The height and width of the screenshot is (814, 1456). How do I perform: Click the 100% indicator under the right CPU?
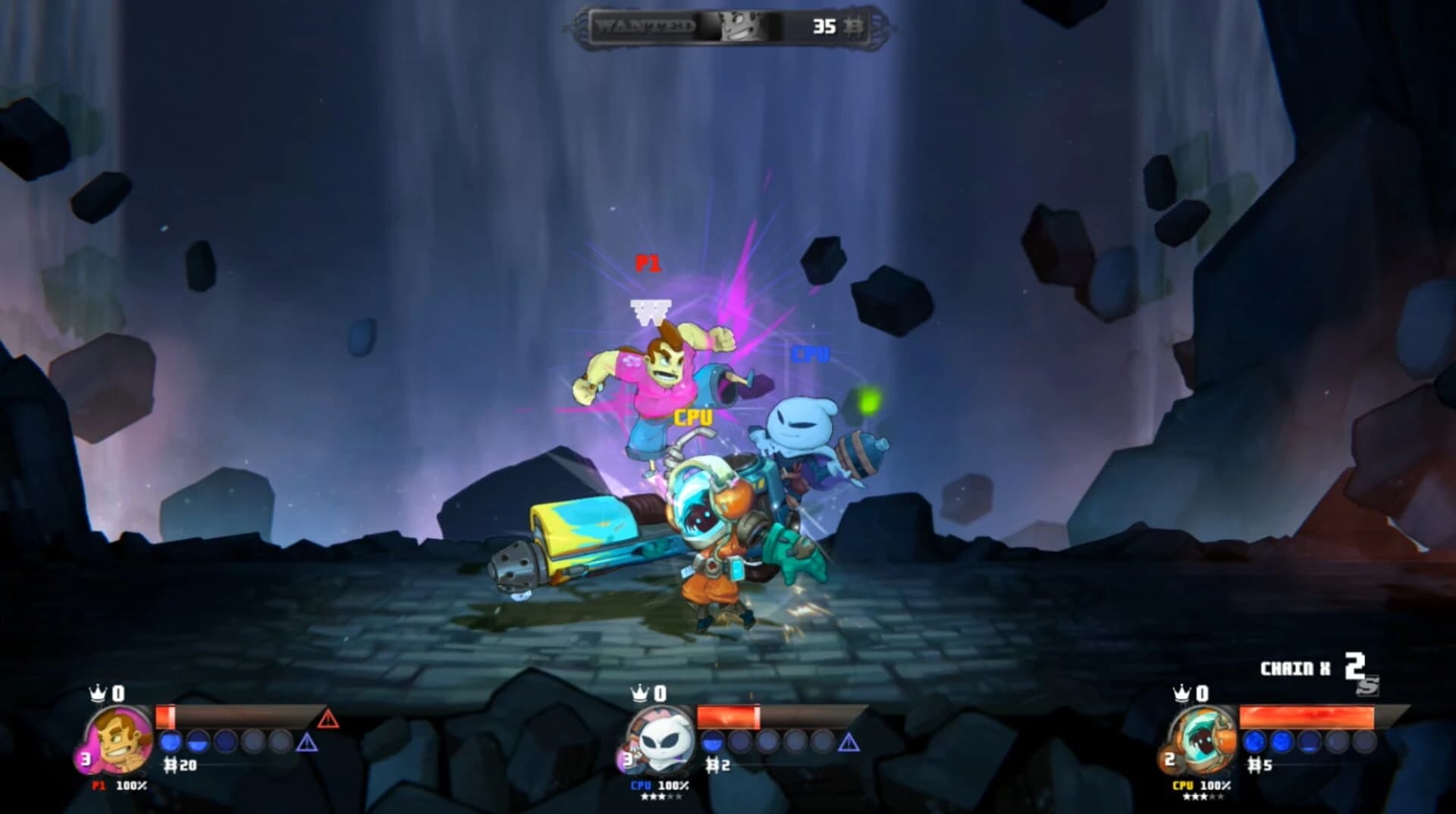(x=1216, y=786)
